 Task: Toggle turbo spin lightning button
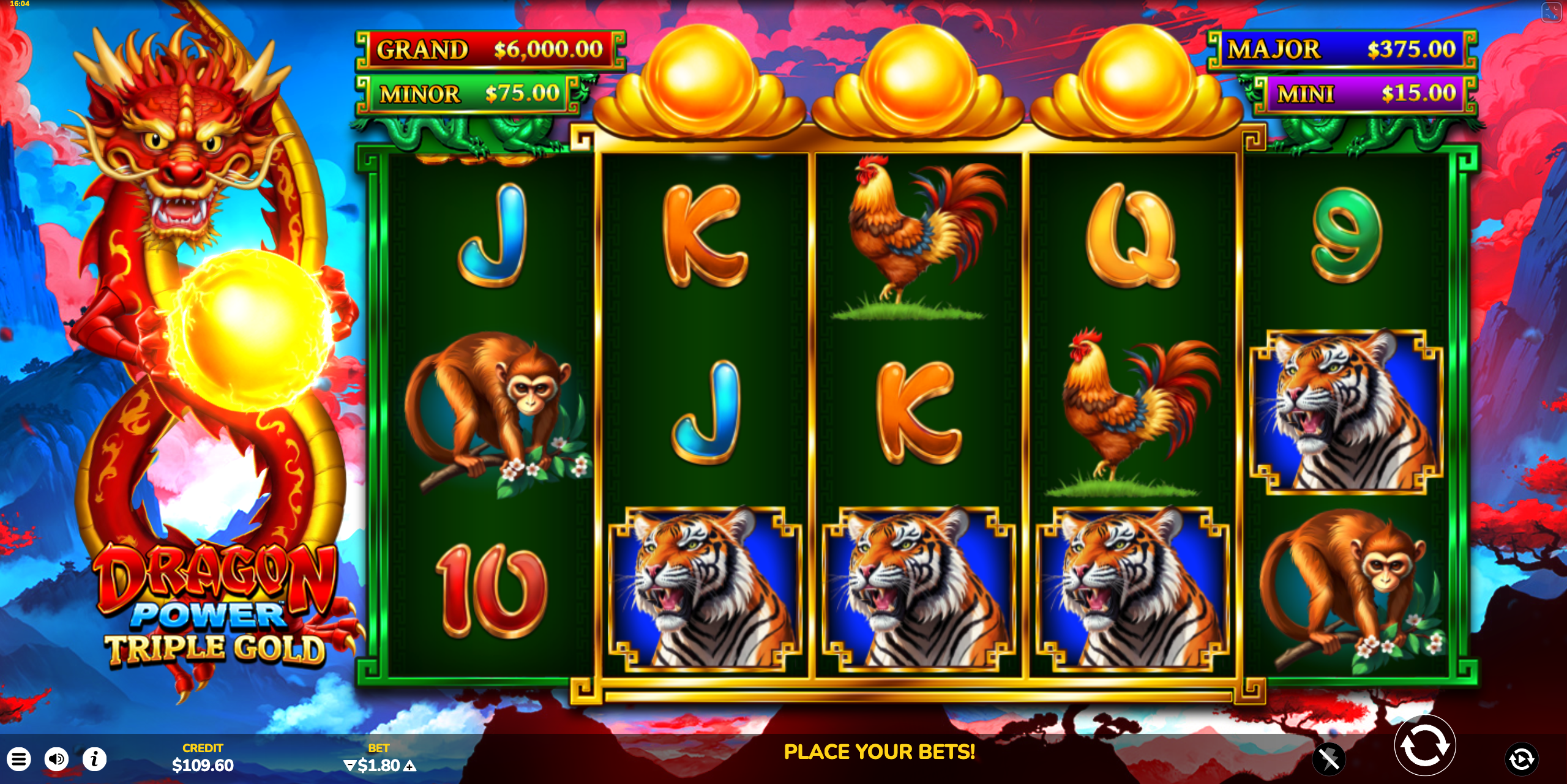(x=1329, y=760)
